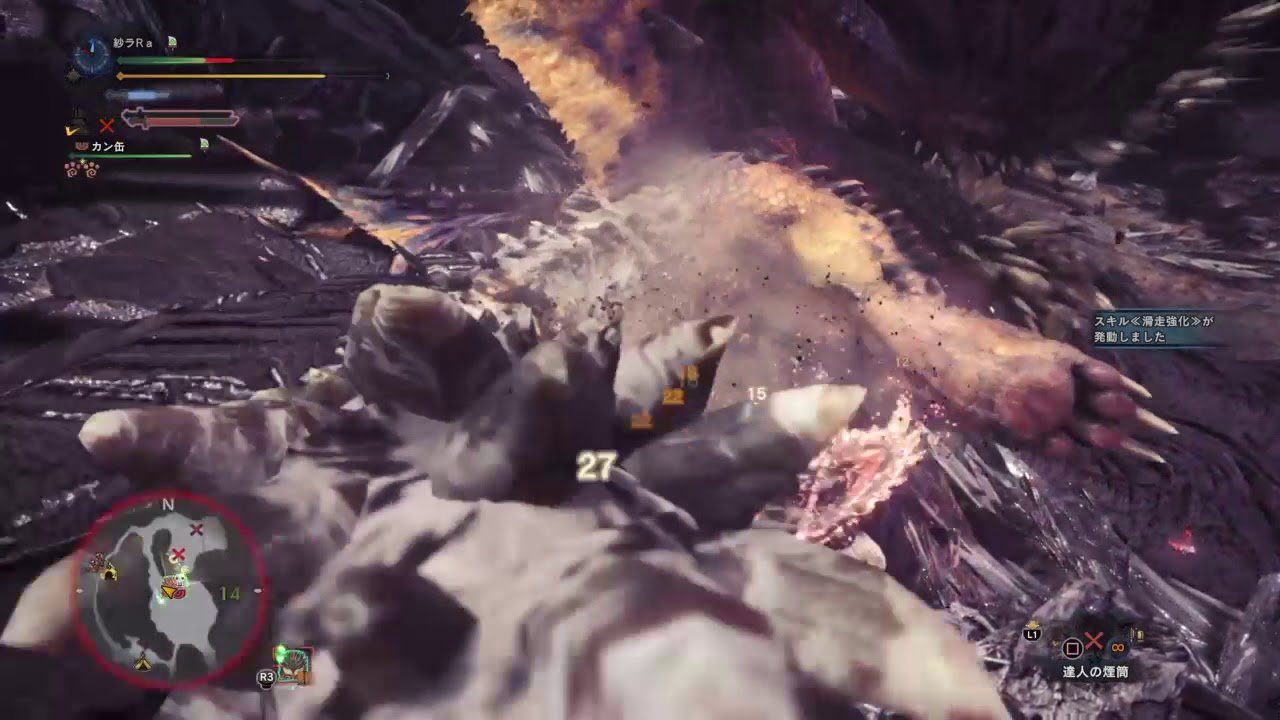Screen dimensions: 1280x720
Task: Click the 達人の煙筒 item name label
Action: click(x=1095, y=670)
